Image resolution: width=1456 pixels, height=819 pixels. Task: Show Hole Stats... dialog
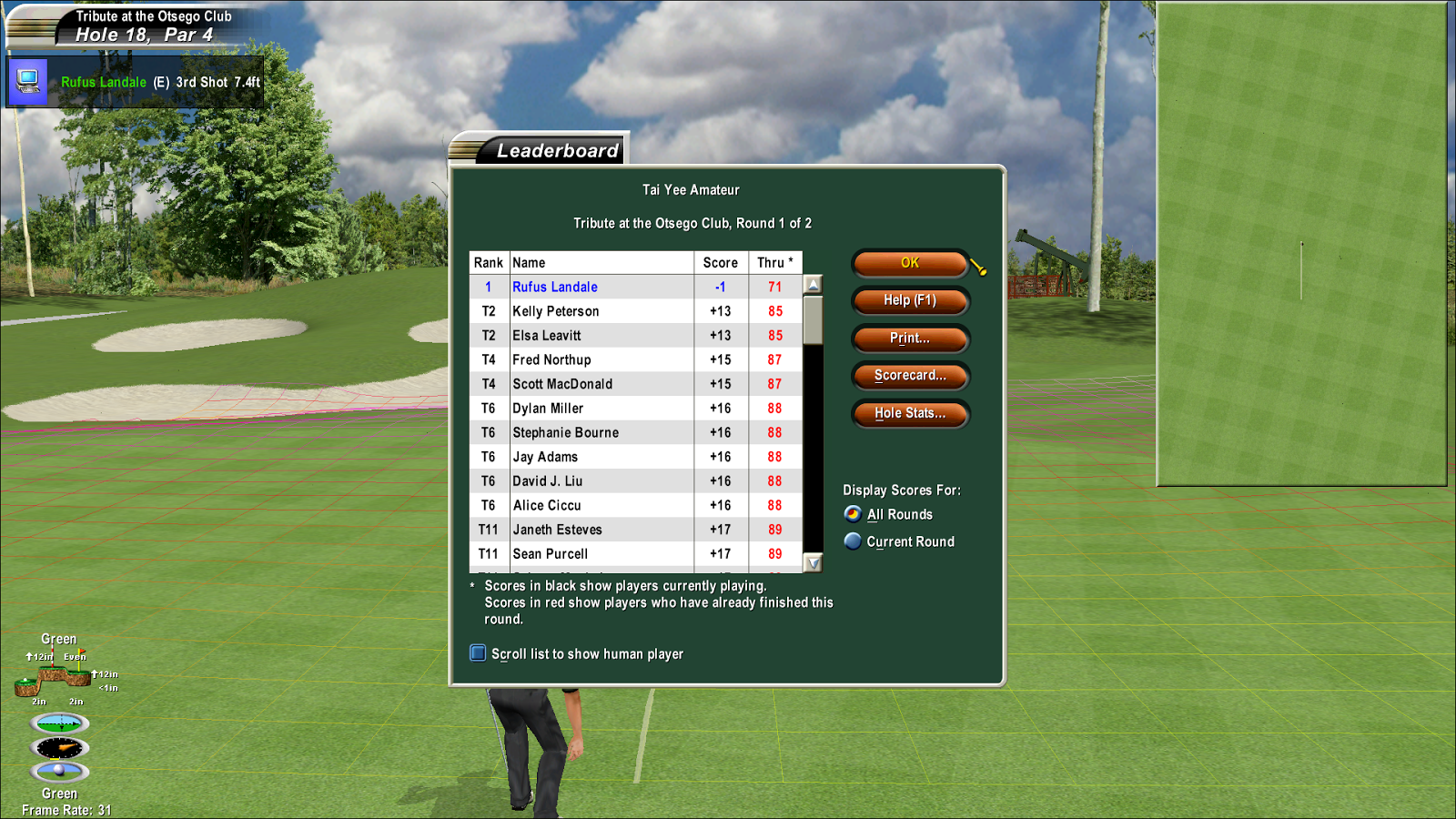coord(909,413)
